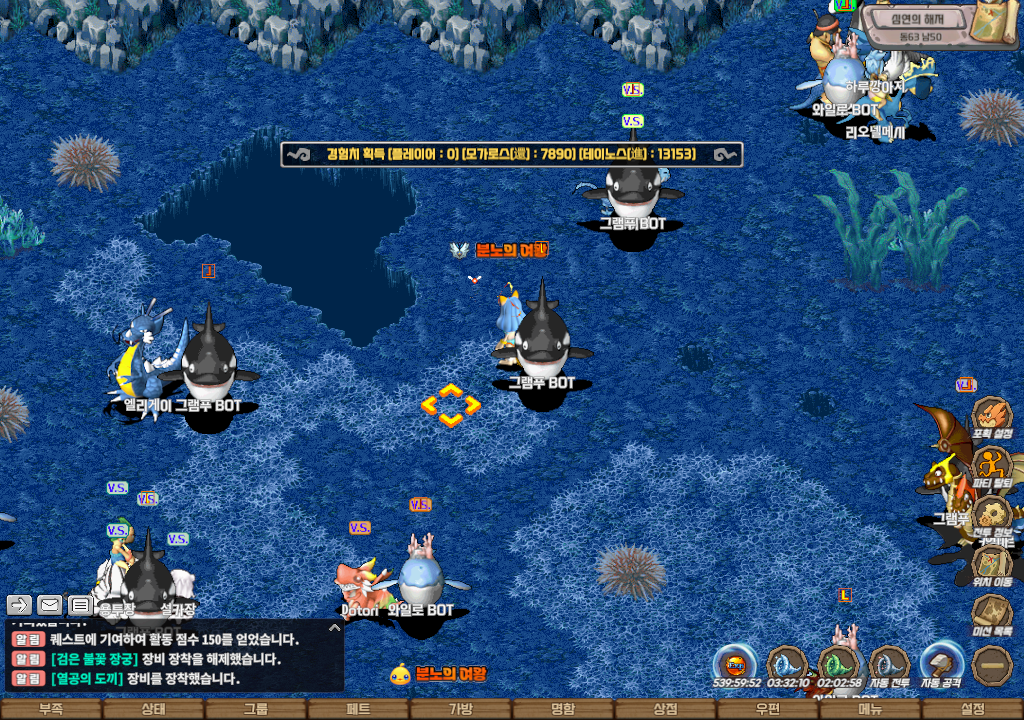
Task: Open the 미션 목록 mission list
Action: click(x=992, y=614)
